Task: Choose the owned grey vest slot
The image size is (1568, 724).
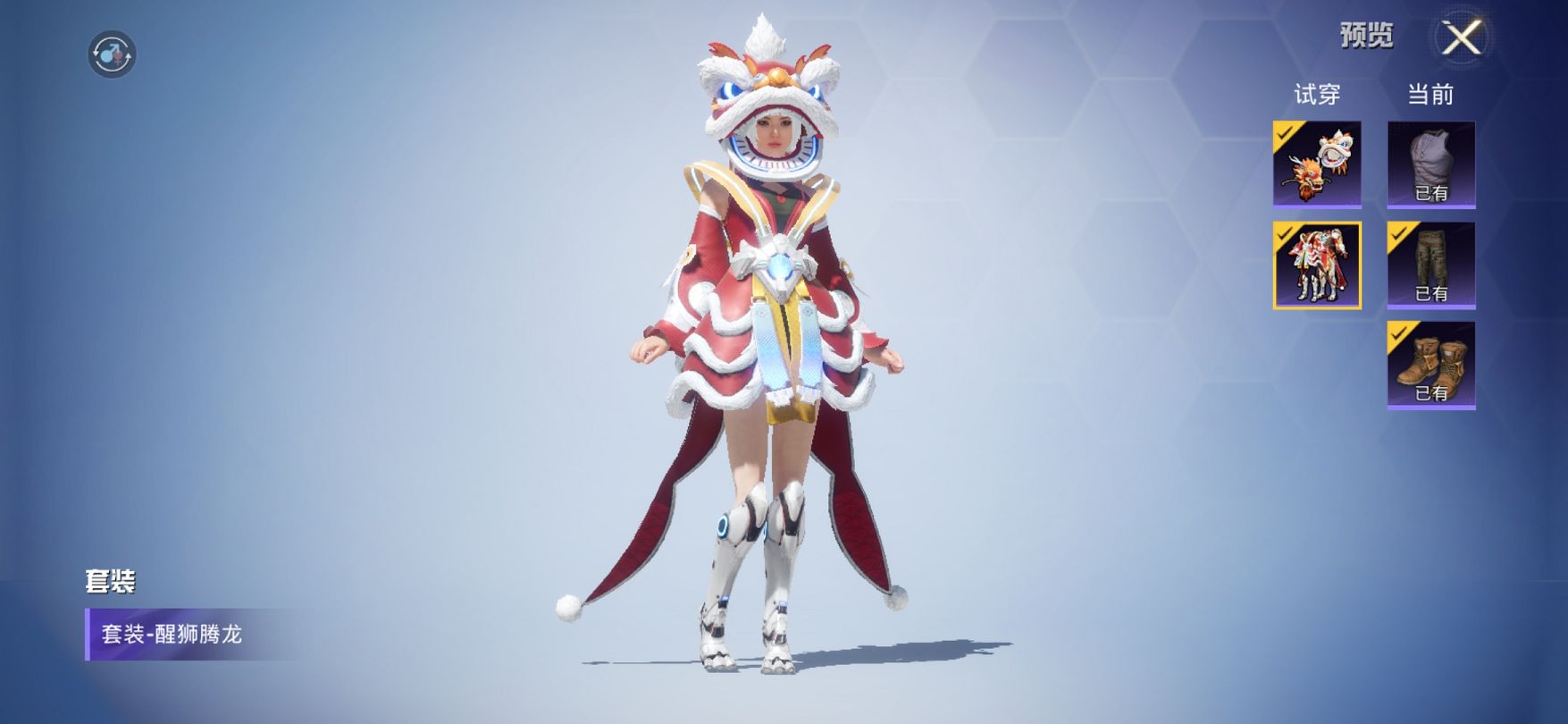Action: [x=1430, y=164]
